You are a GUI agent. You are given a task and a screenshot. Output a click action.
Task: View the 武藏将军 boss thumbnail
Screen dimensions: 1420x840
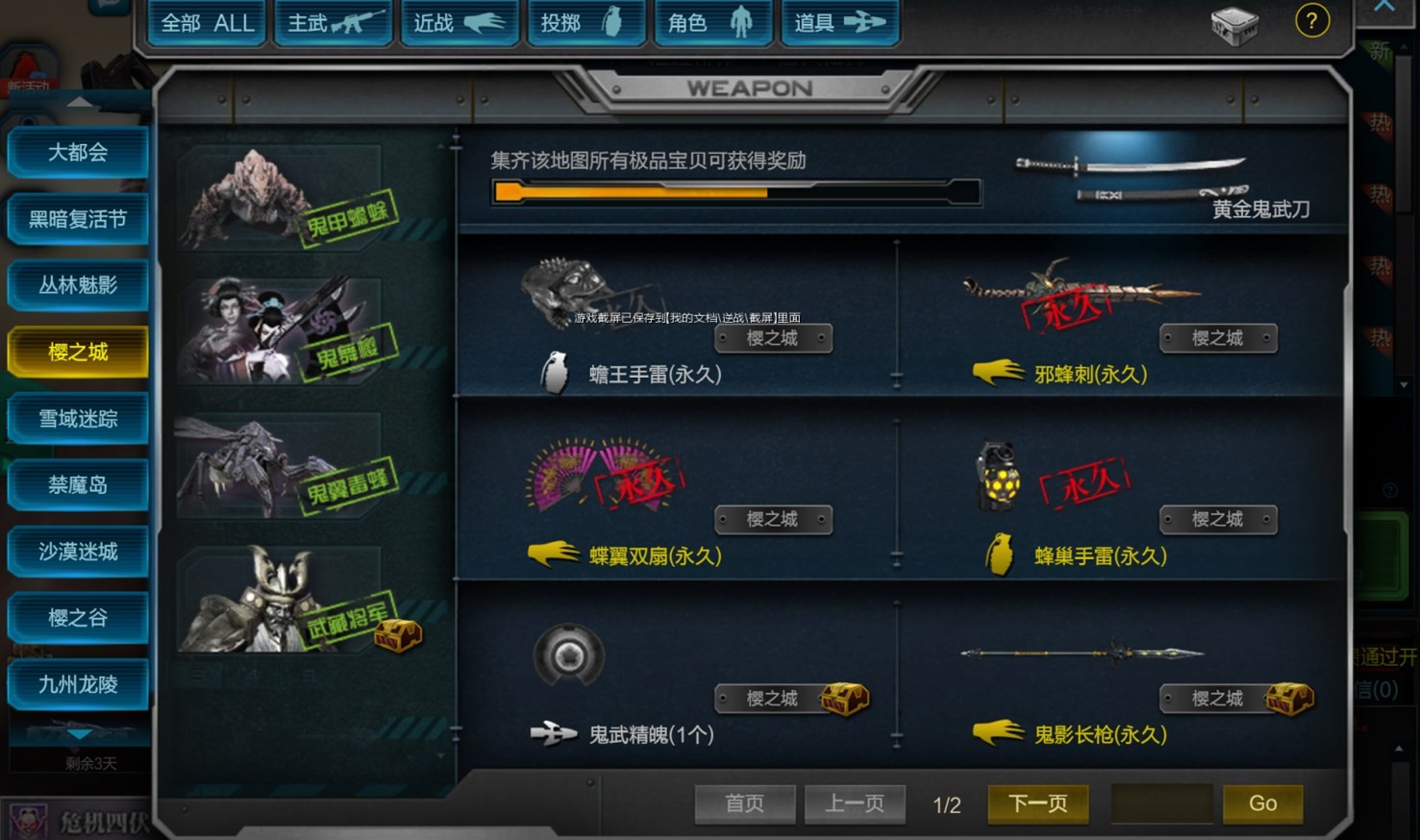coord(288,603)
